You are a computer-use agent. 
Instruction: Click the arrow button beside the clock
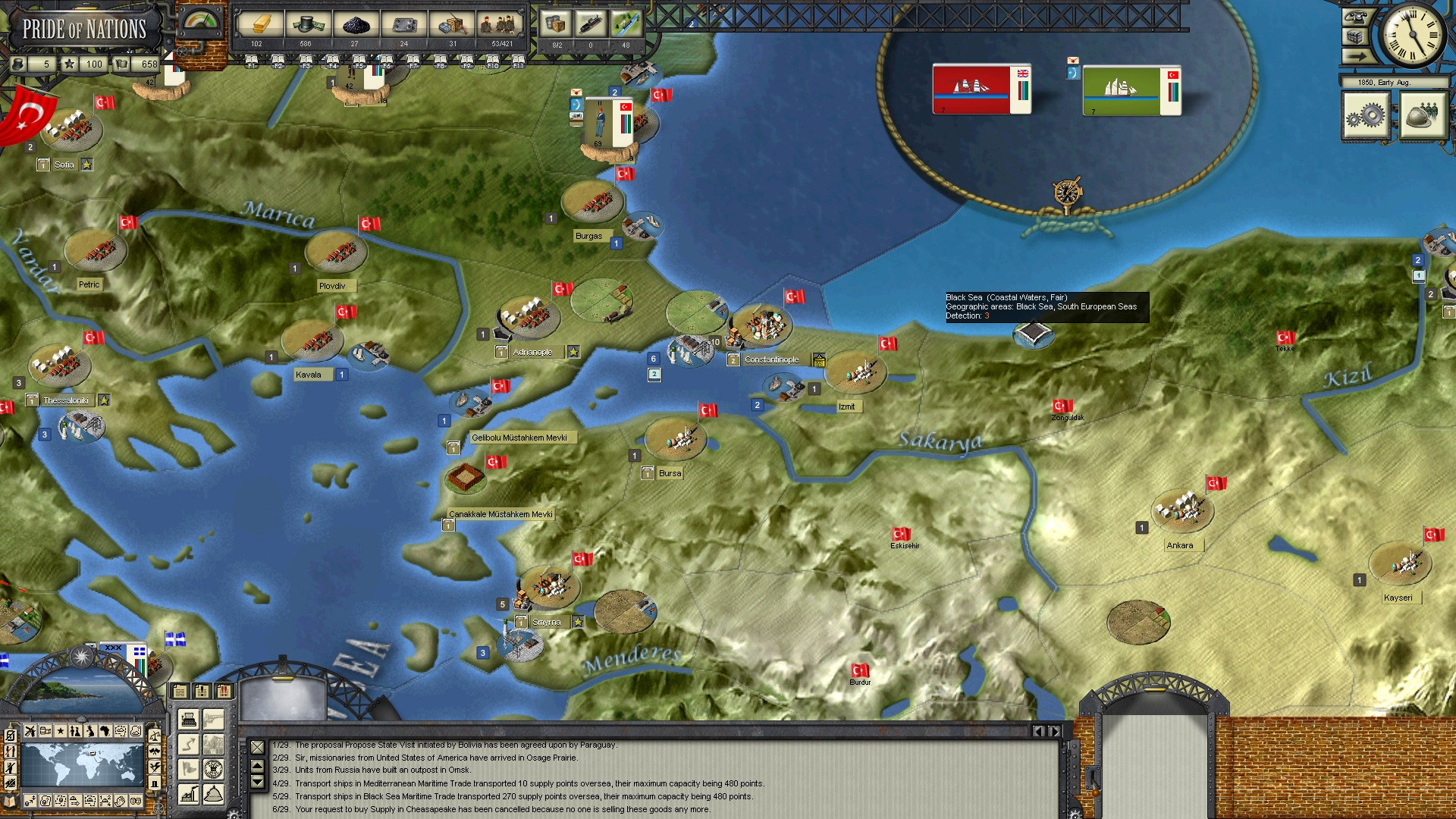[x=1354, y=56]
